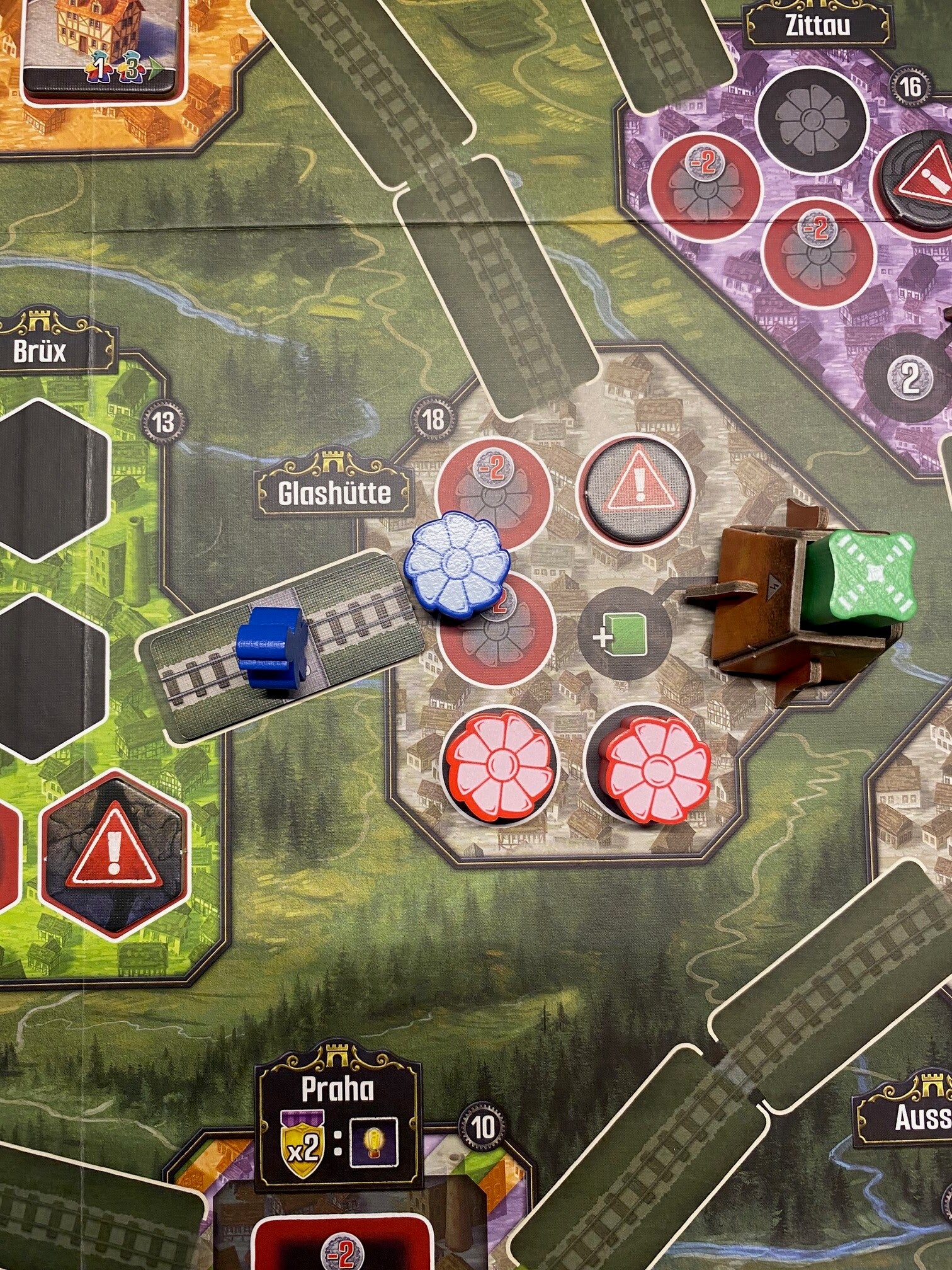Choose the green cube bonus space
Screen dimensions: 952x1270
coord(618,637)
